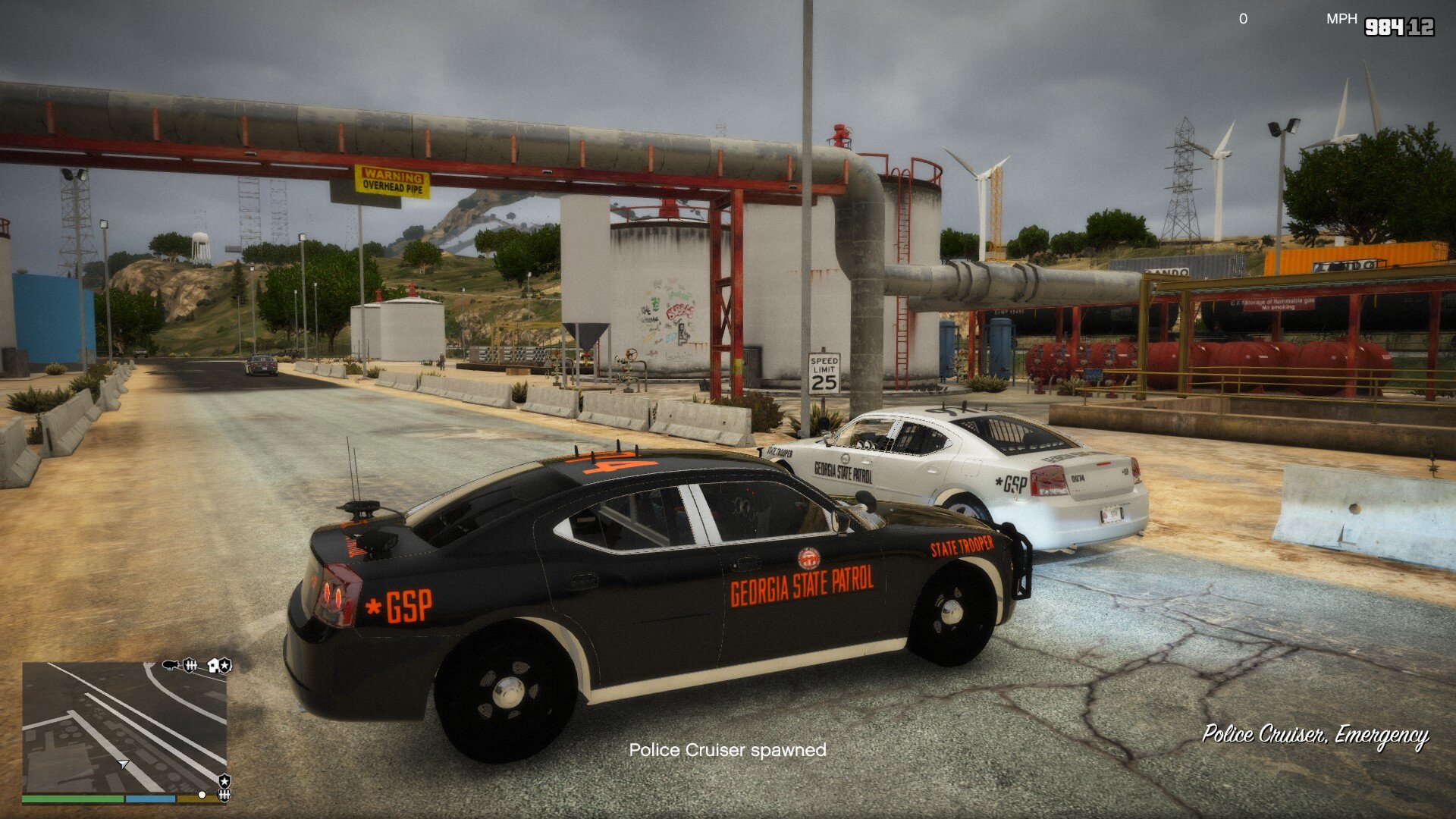The width and height of the screenshot is (1456, 819).
Task: Select the jail shield marker beside the blimp
Action: pos(190,665)
